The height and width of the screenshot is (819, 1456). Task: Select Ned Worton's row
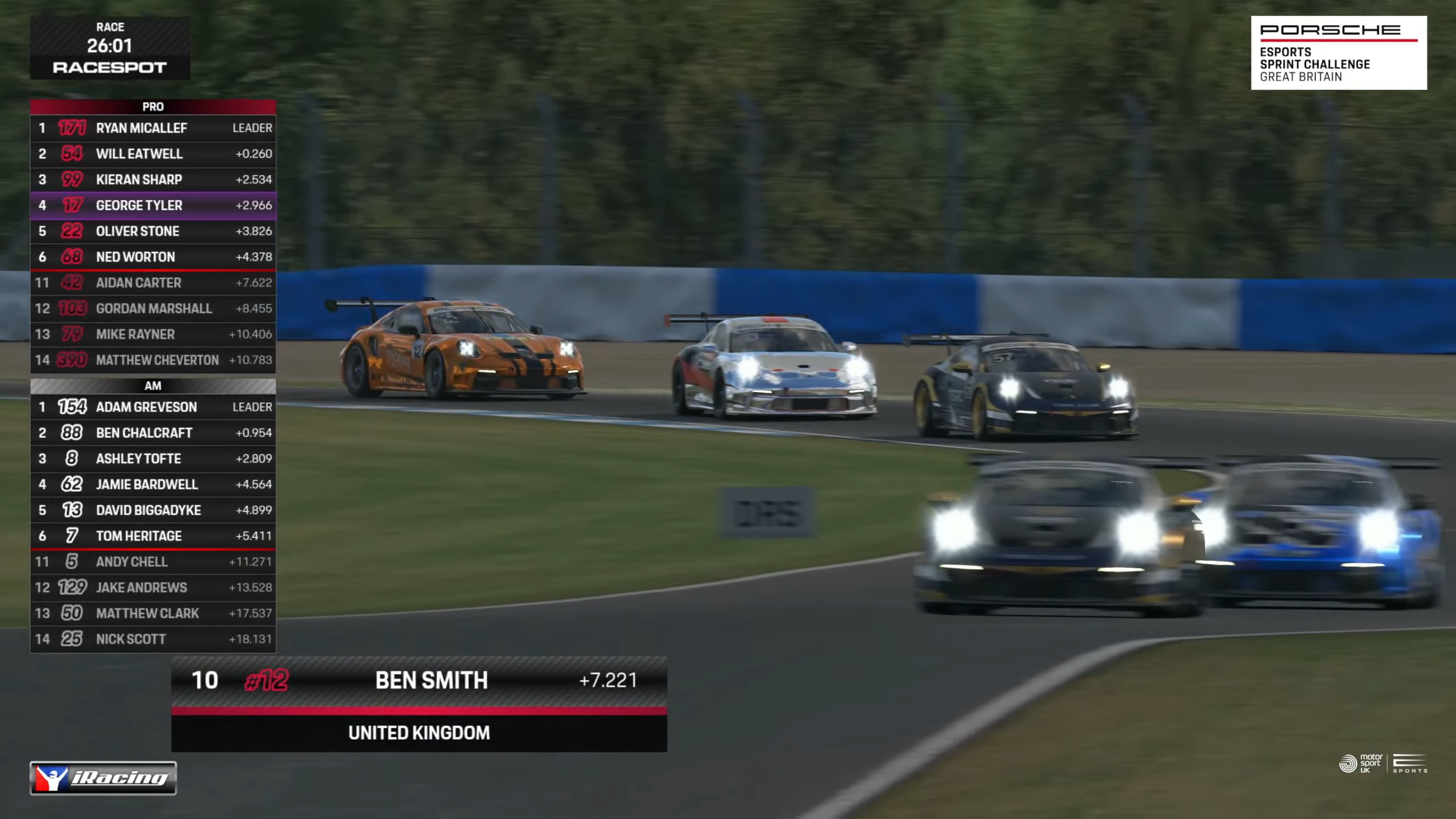coord(152,257)
